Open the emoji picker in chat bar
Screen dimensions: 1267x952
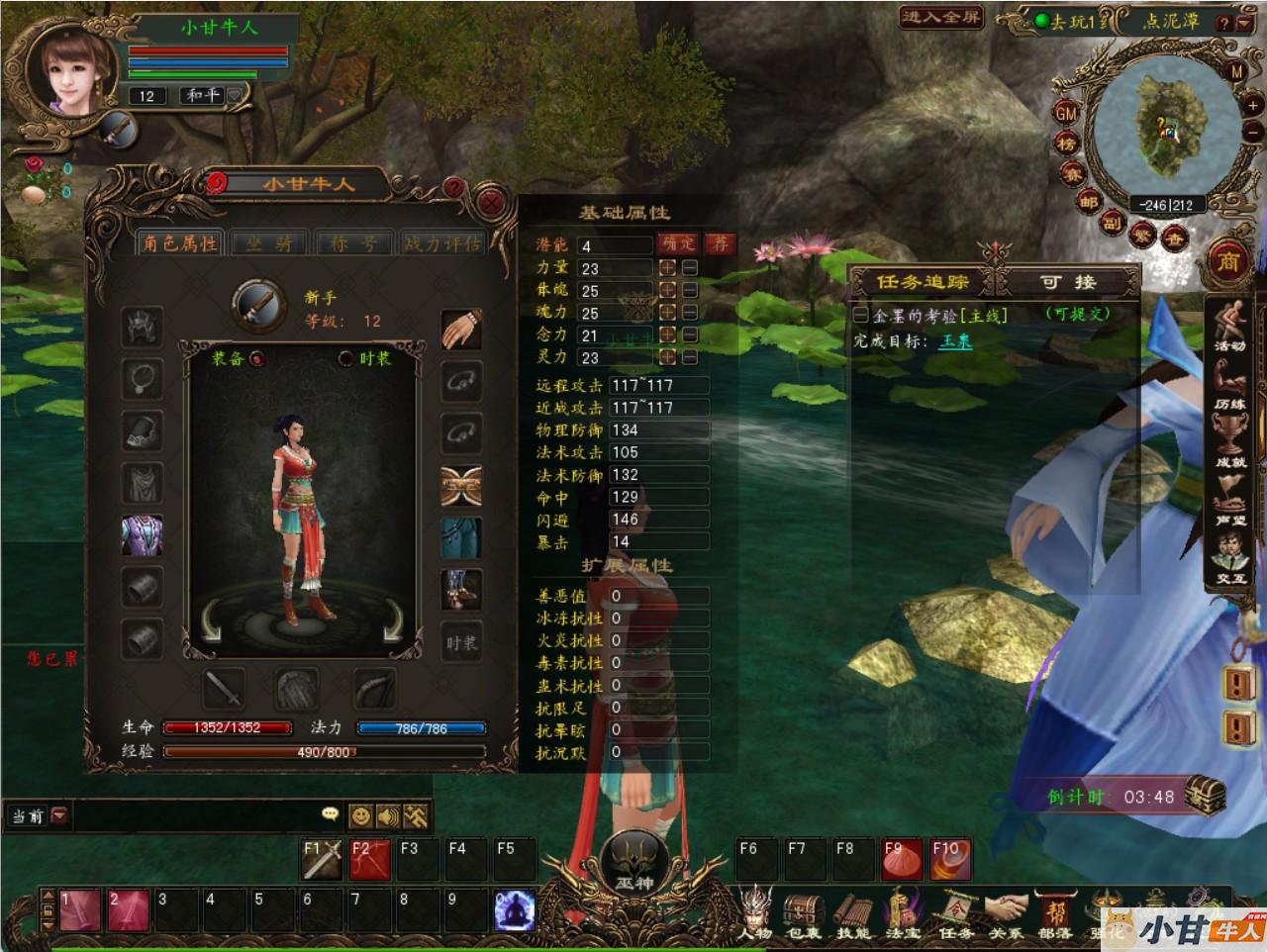pyautogui.click(x=360, y=815)
